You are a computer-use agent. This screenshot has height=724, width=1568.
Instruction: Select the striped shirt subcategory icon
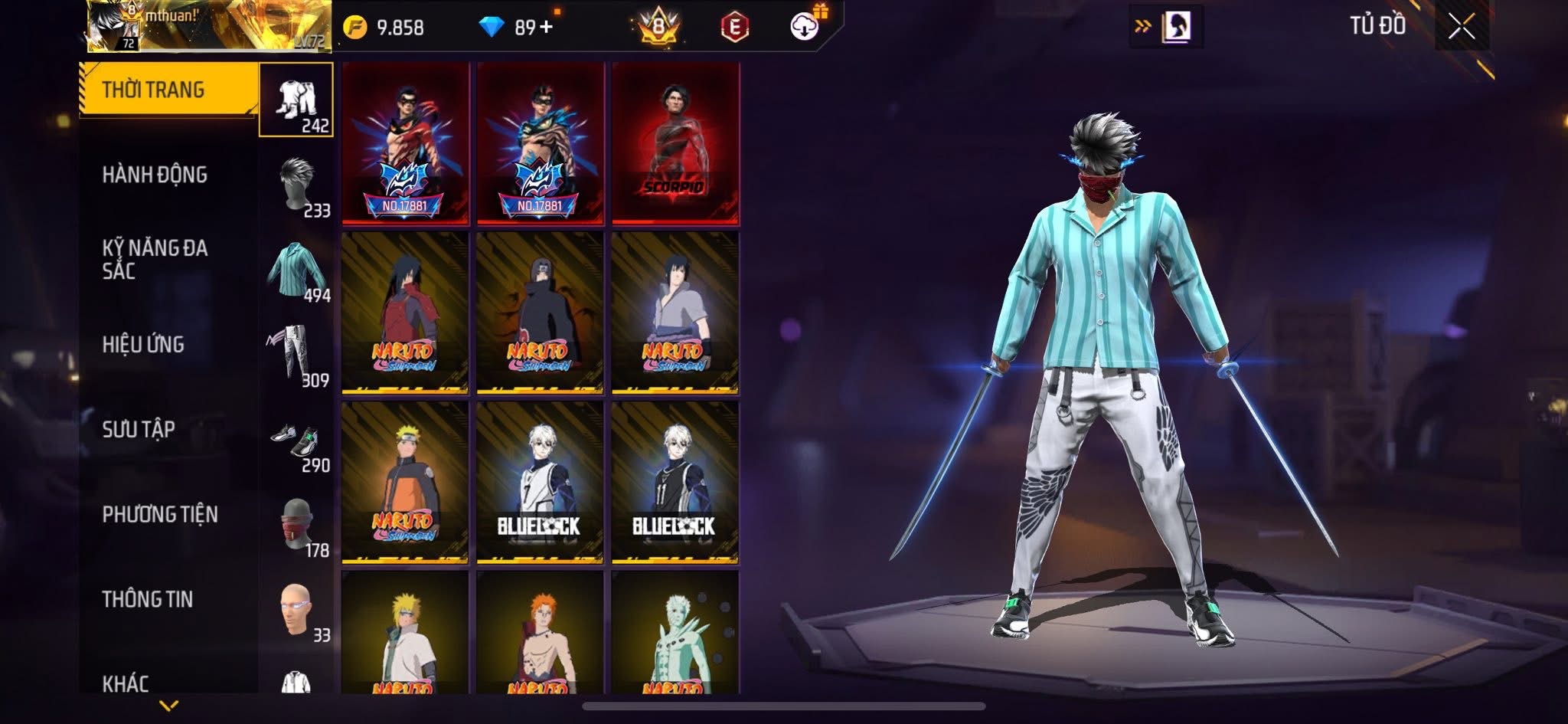[x=296, y=270]
